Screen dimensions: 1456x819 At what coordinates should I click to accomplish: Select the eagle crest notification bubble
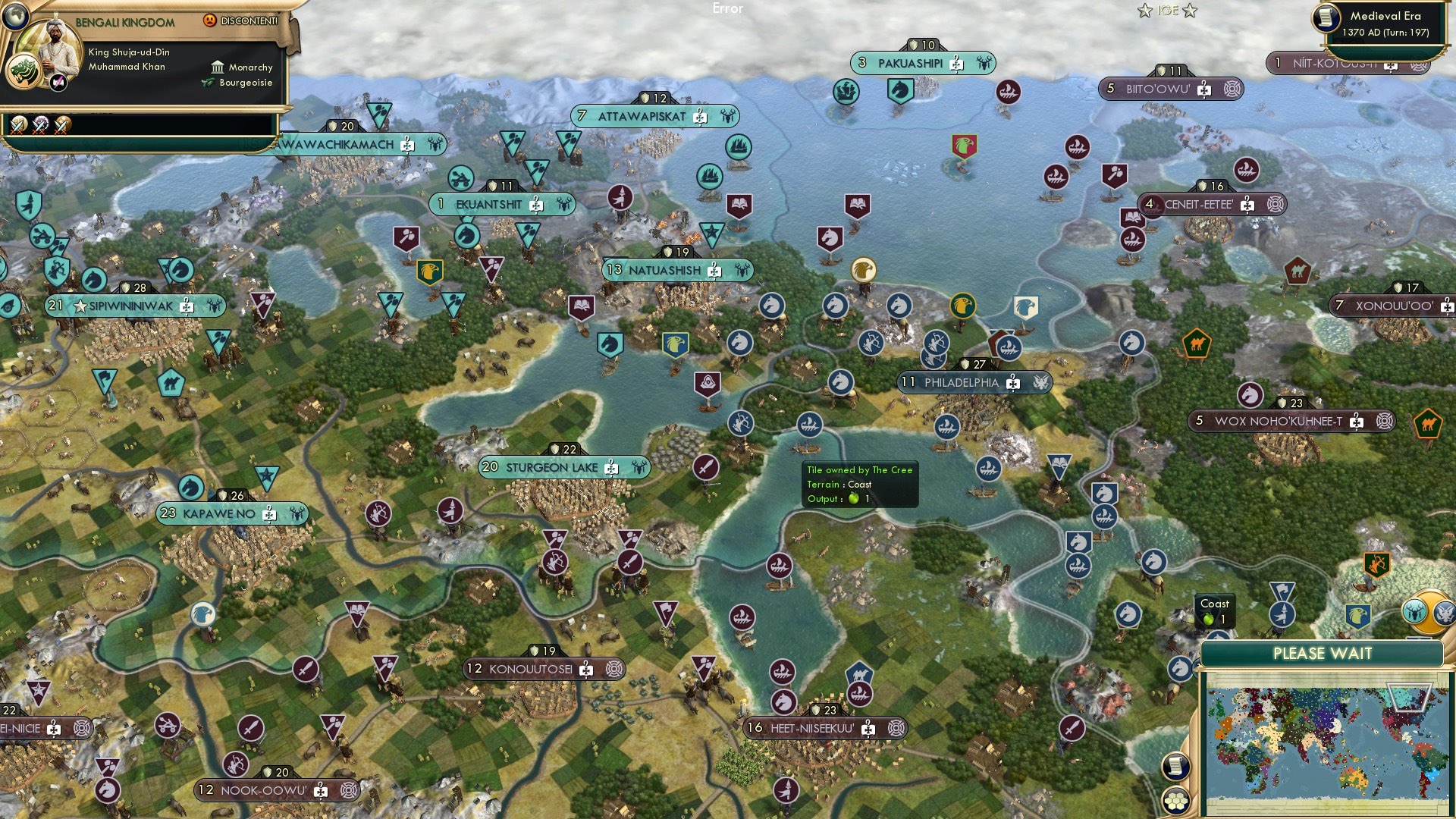point(1445,613)
